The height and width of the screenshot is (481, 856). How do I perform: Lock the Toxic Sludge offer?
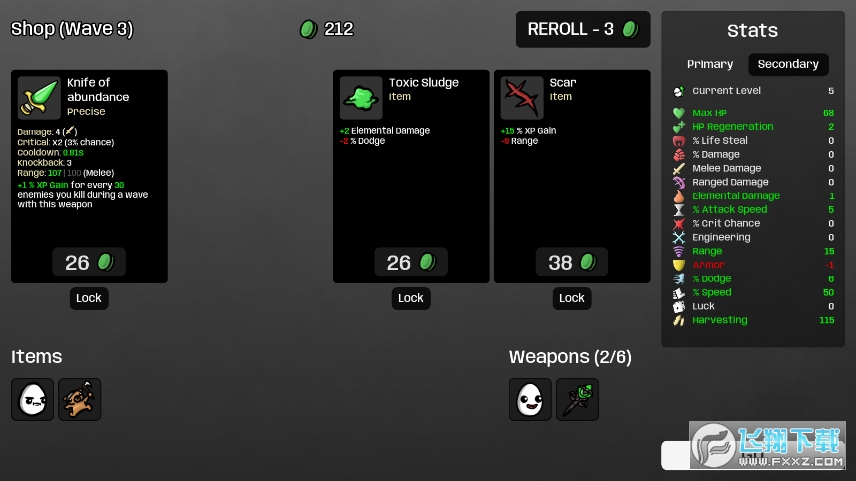[411, 298]
